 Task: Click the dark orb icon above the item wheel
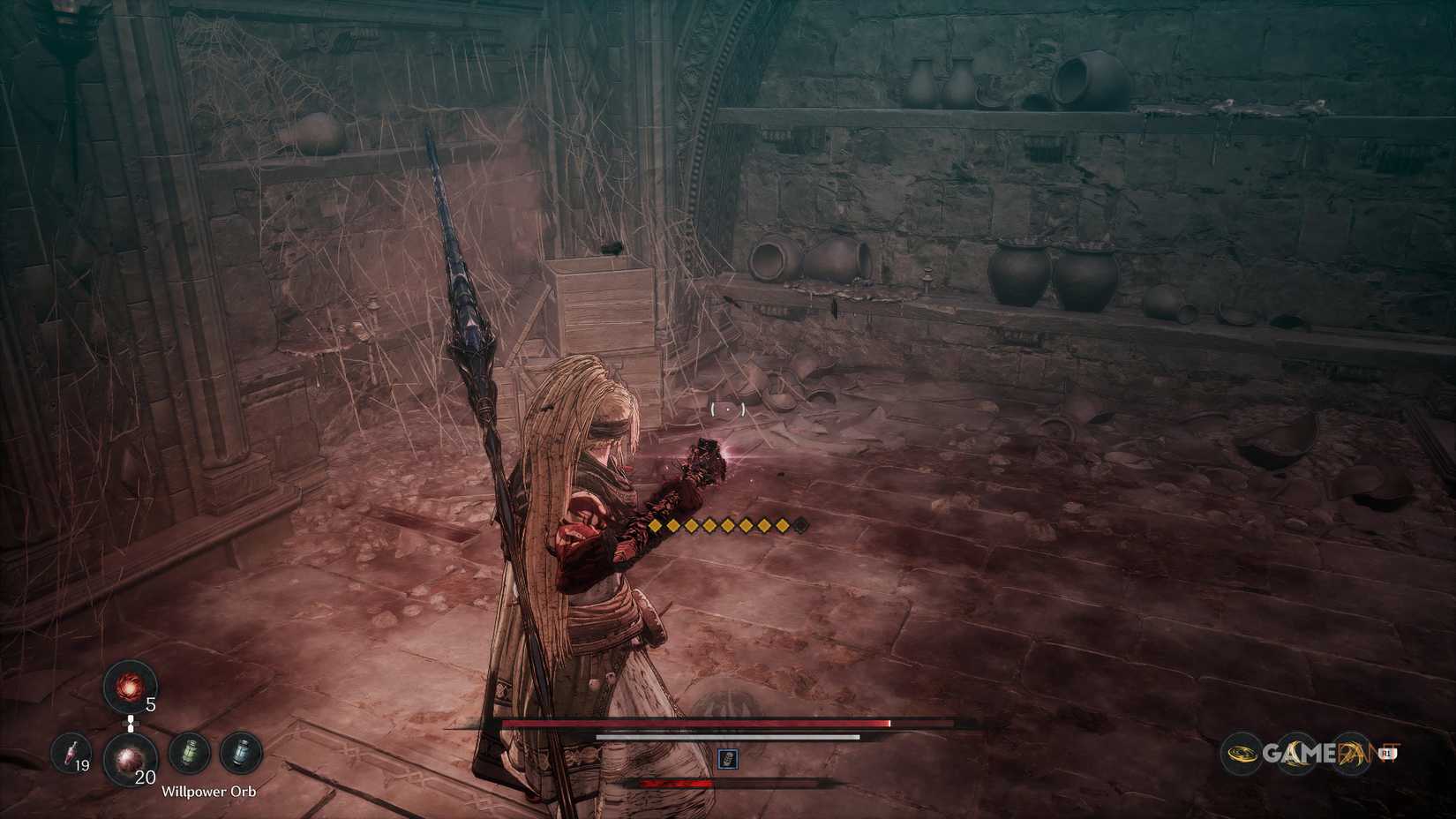point(129,688)
